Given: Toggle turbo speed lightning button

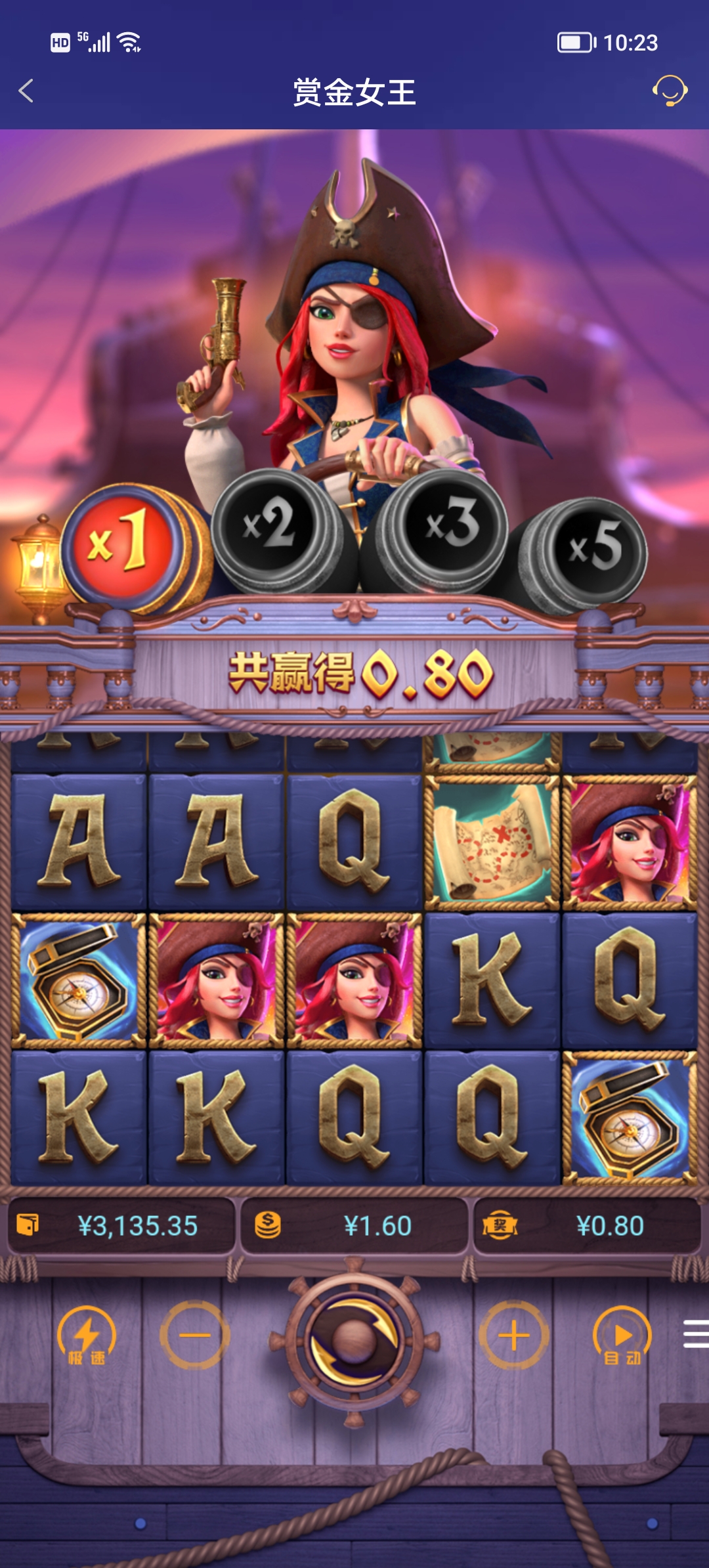Looking at the screenshot, I should 87,1336.
